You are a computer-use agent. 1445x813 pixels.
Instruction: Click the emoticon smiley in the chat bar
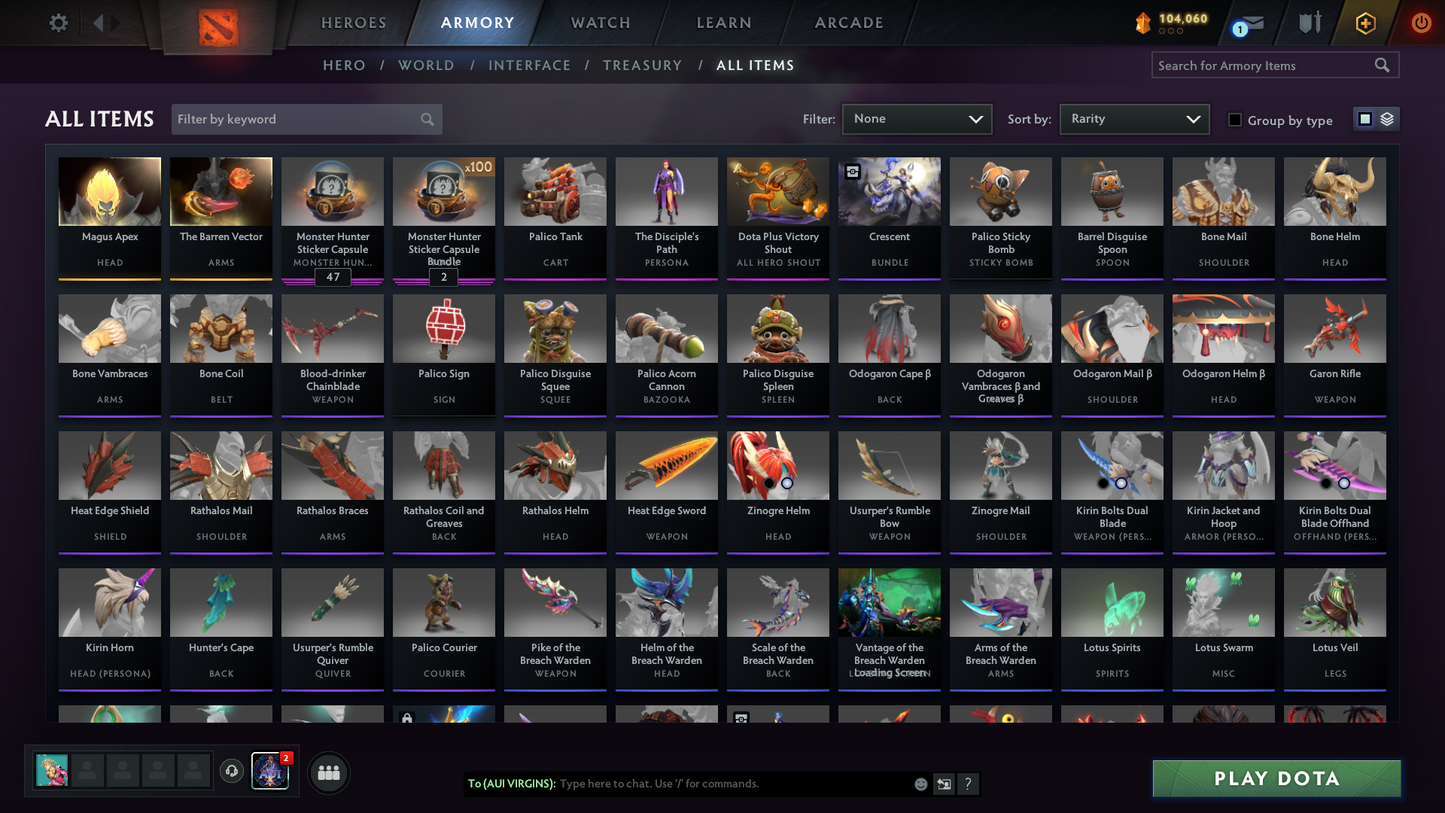click(x=919, y=784)
